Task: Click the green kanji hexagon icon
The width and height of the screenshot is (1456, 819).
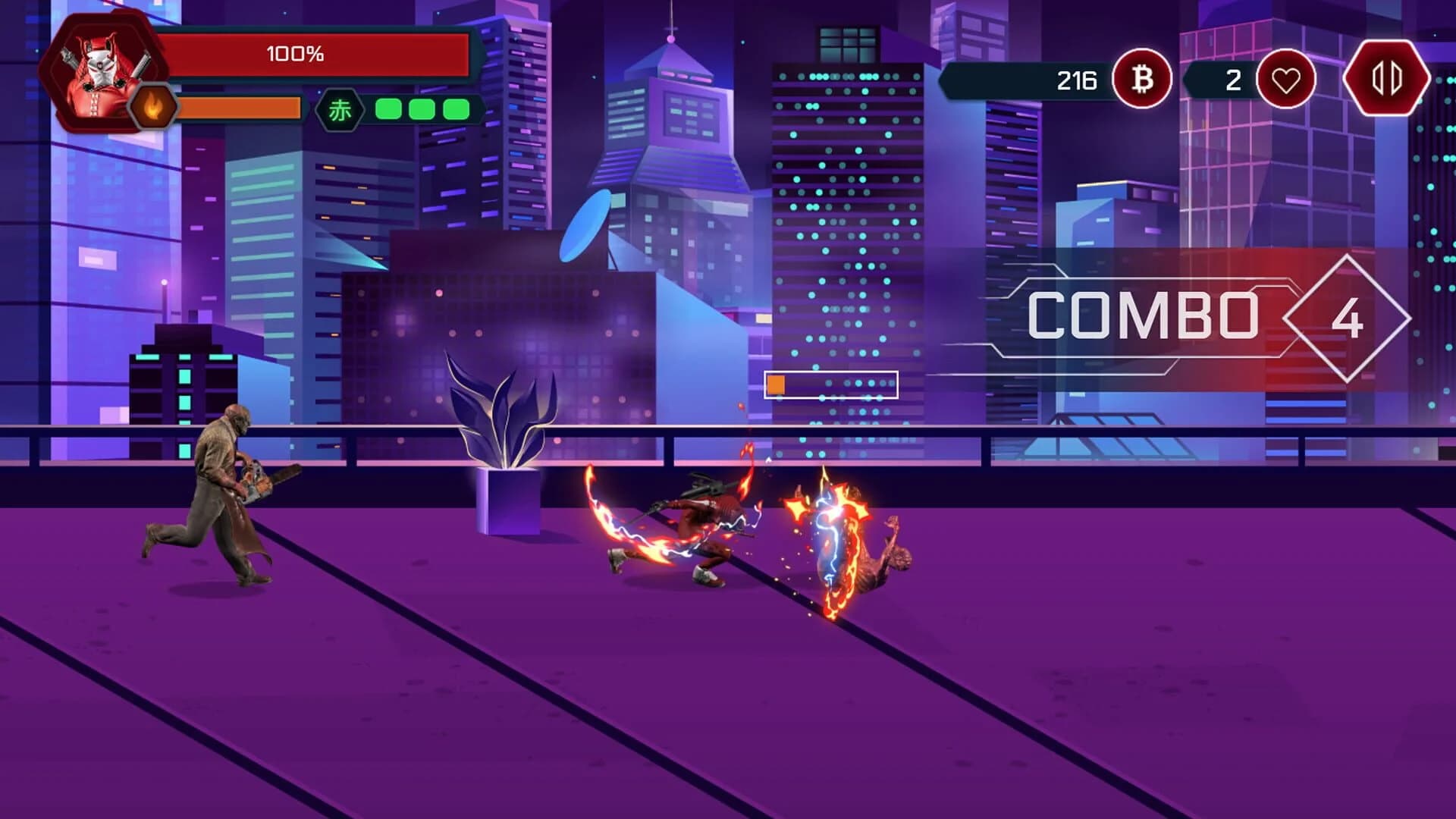Action: point(339,111)
